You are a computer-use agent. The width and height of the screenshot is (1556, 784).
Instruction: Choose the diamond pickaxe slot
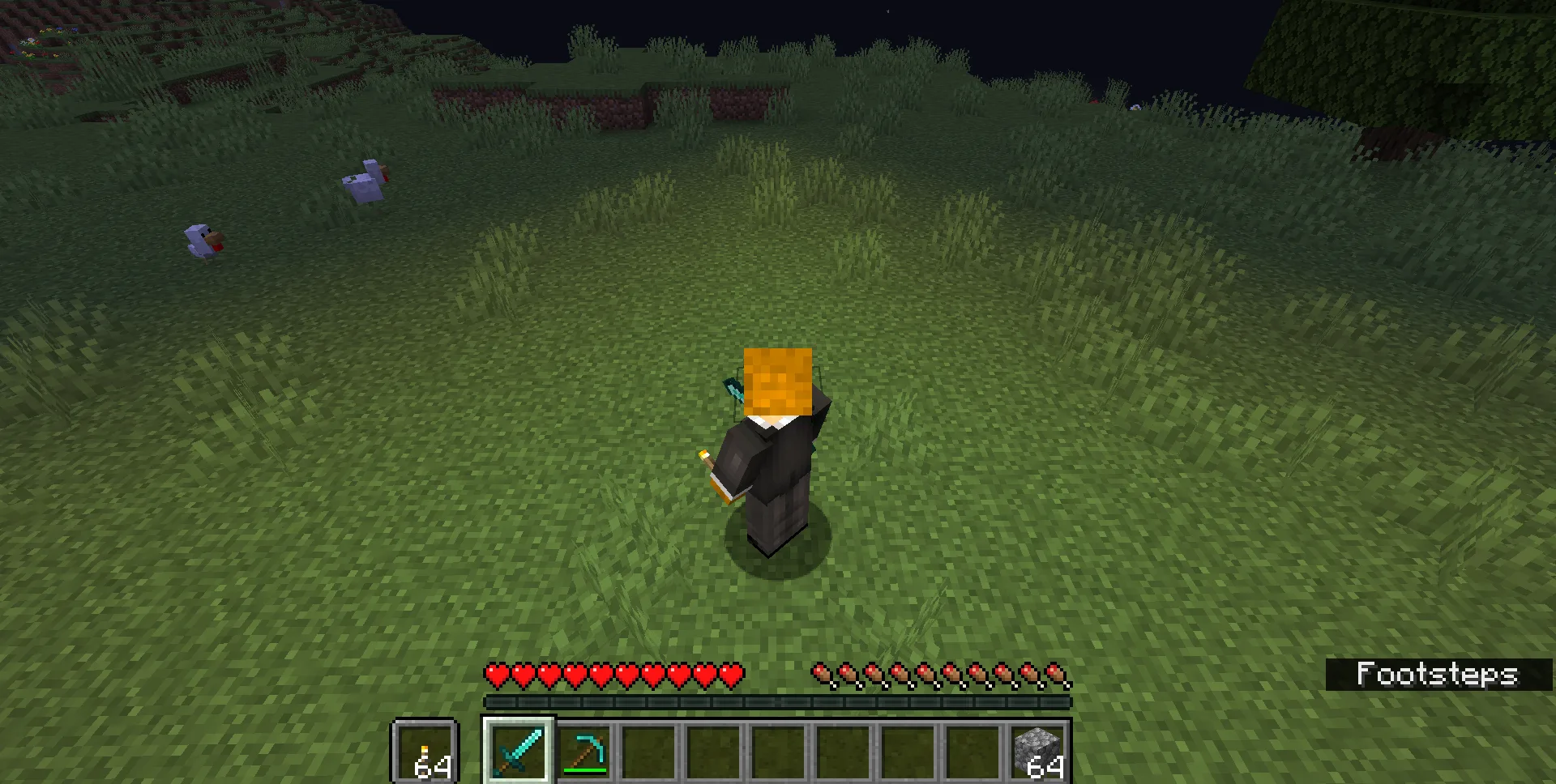pyautogui.click(x=584, y=752)
